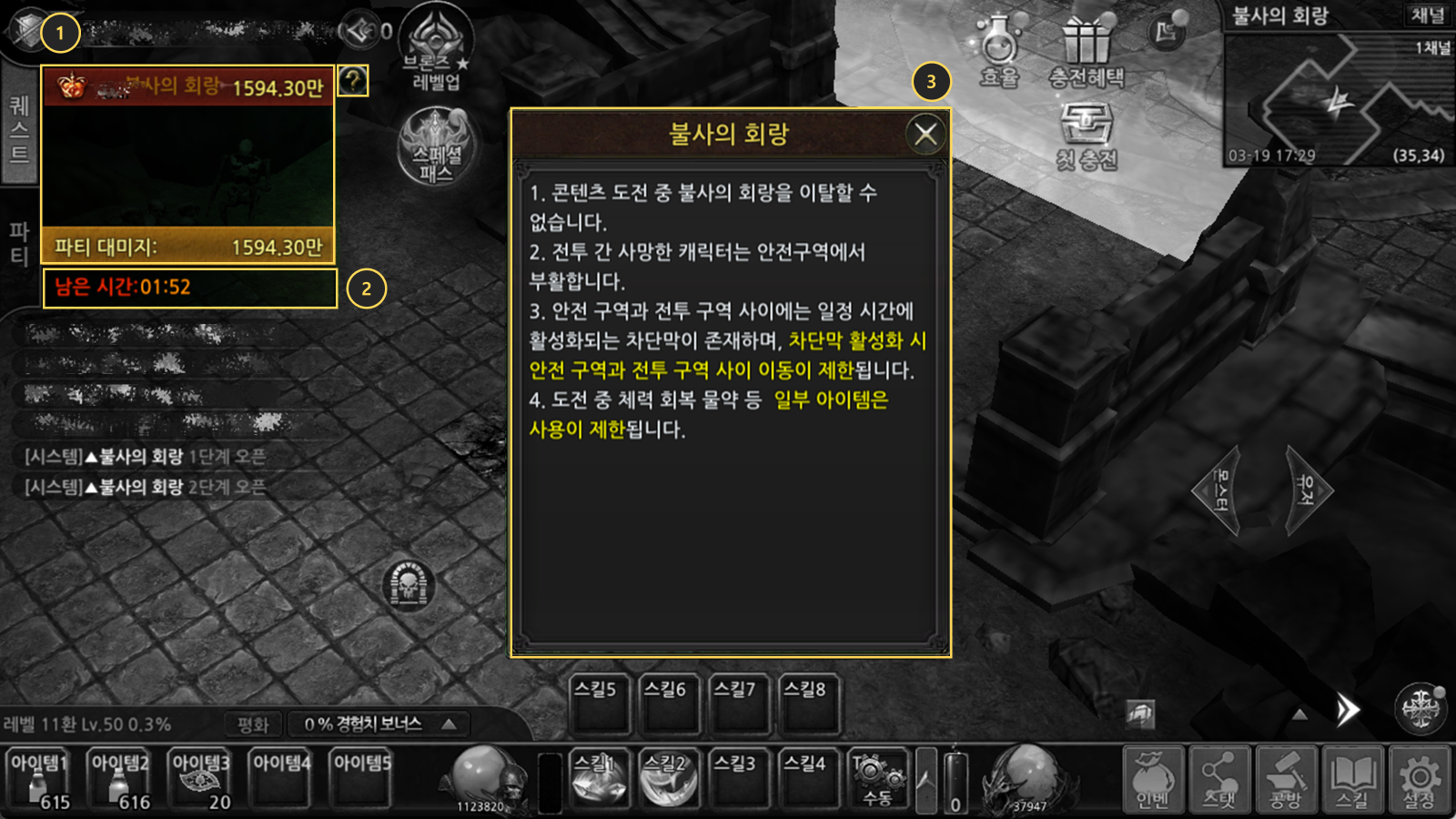Activate the 스킬1 skill slot

(x=599, y=779)
